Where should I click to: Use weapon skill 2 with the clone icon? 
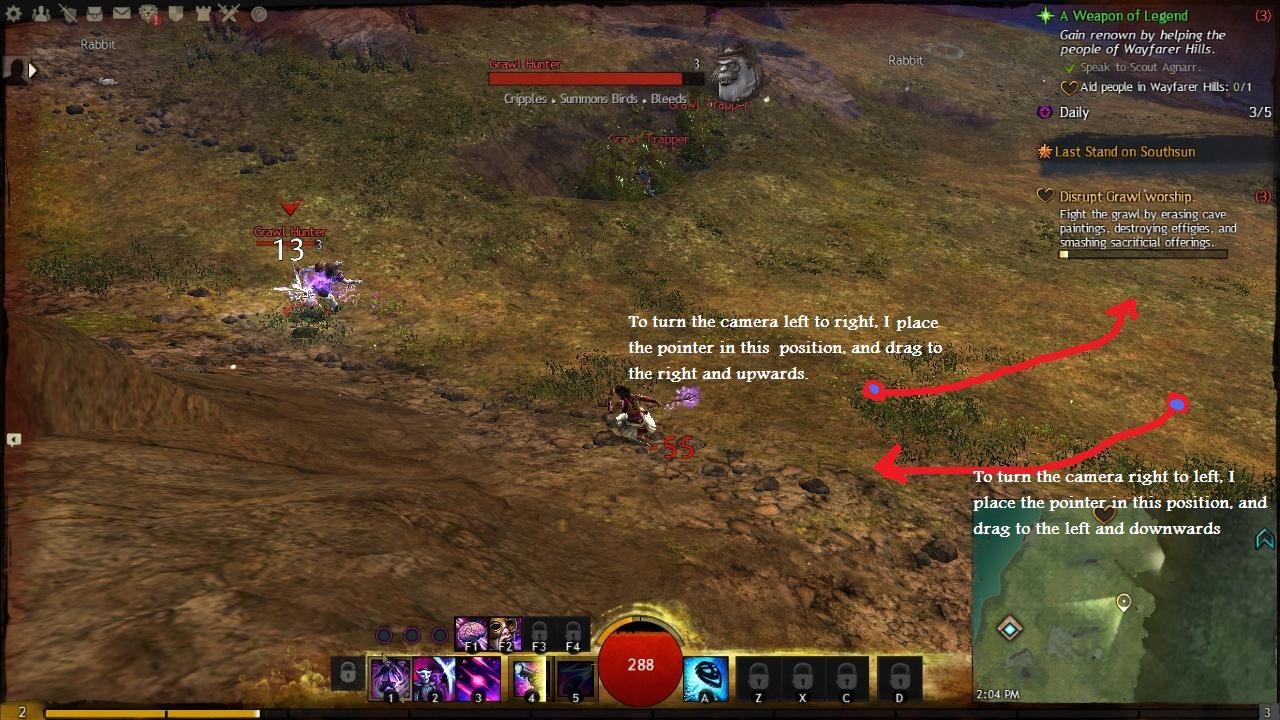pyautogui.click(x=434, y=679)
